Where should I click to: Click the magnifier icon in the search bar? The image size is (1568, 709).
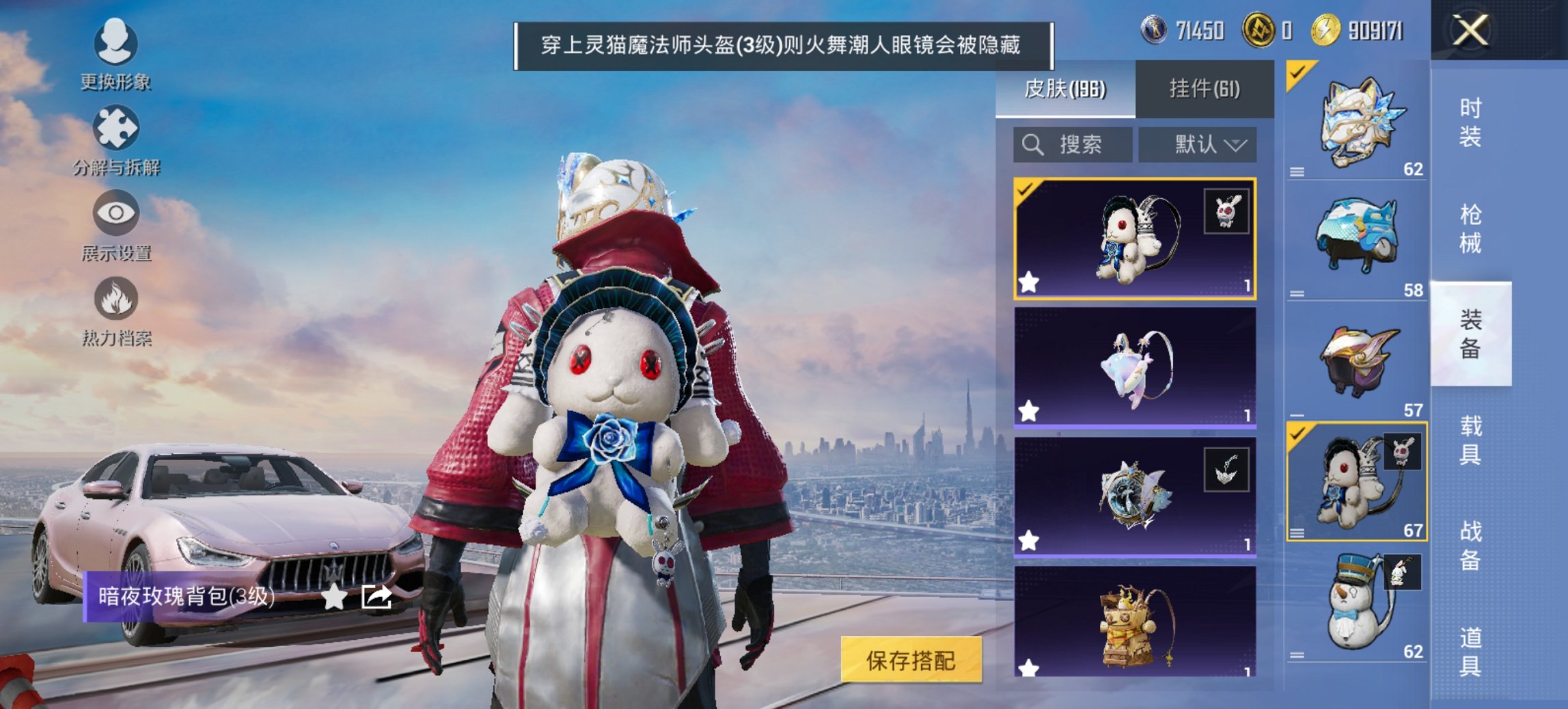1032,144
